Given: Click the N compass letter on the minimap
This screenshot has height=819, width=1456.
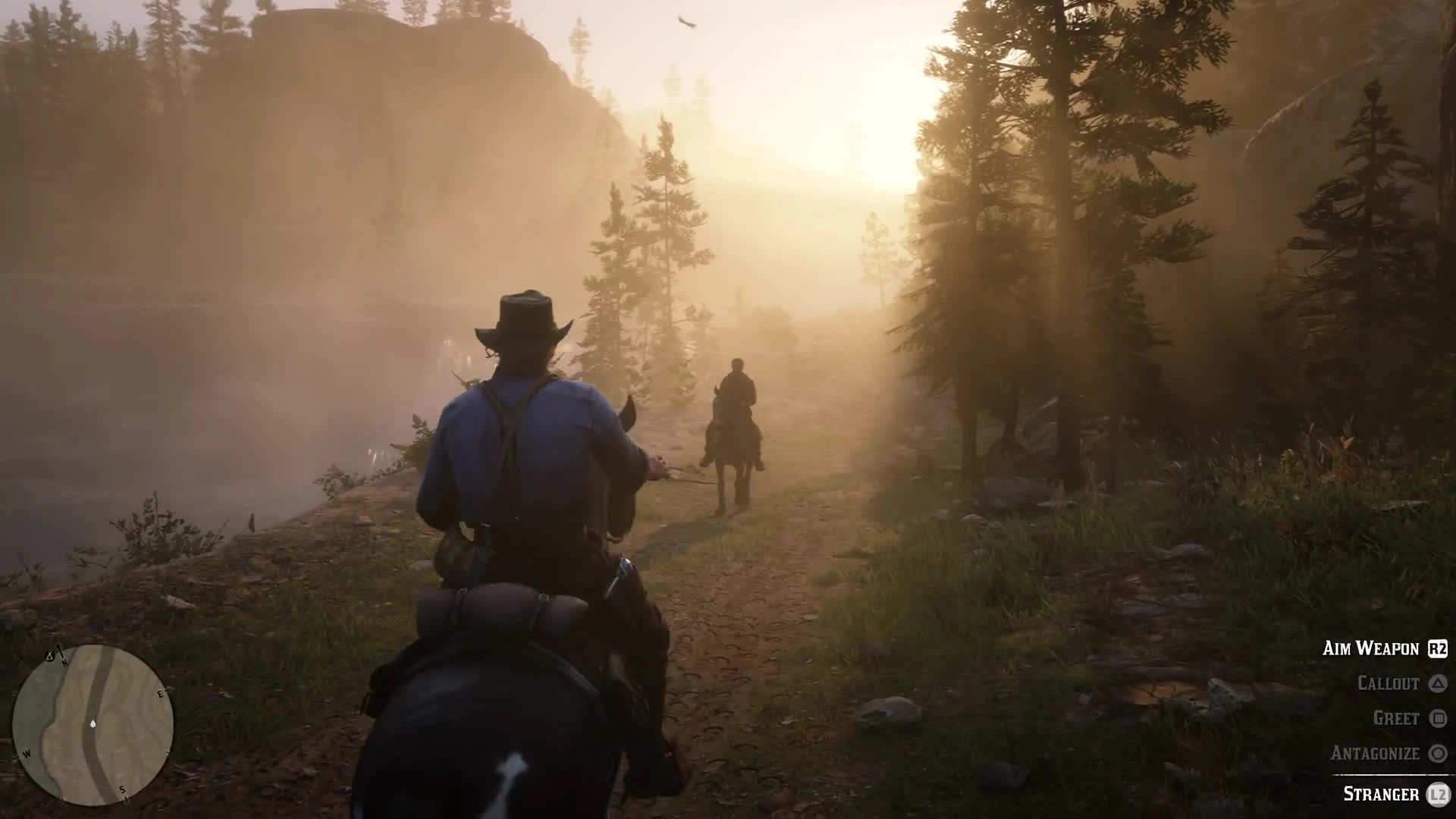Looking at the screenshot, I should pos(64,663).
